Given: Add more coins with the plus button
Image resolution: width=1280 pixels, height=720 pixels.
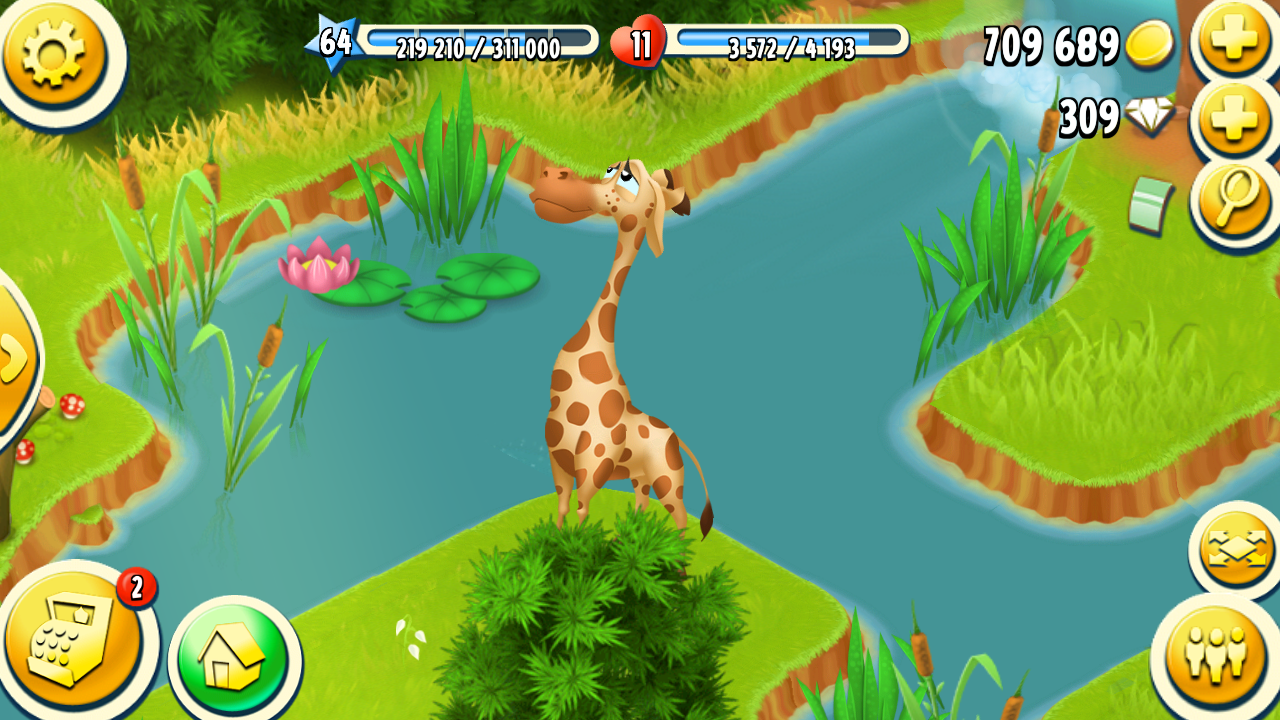Looking at the screenshot, I should coord(1234,41).
